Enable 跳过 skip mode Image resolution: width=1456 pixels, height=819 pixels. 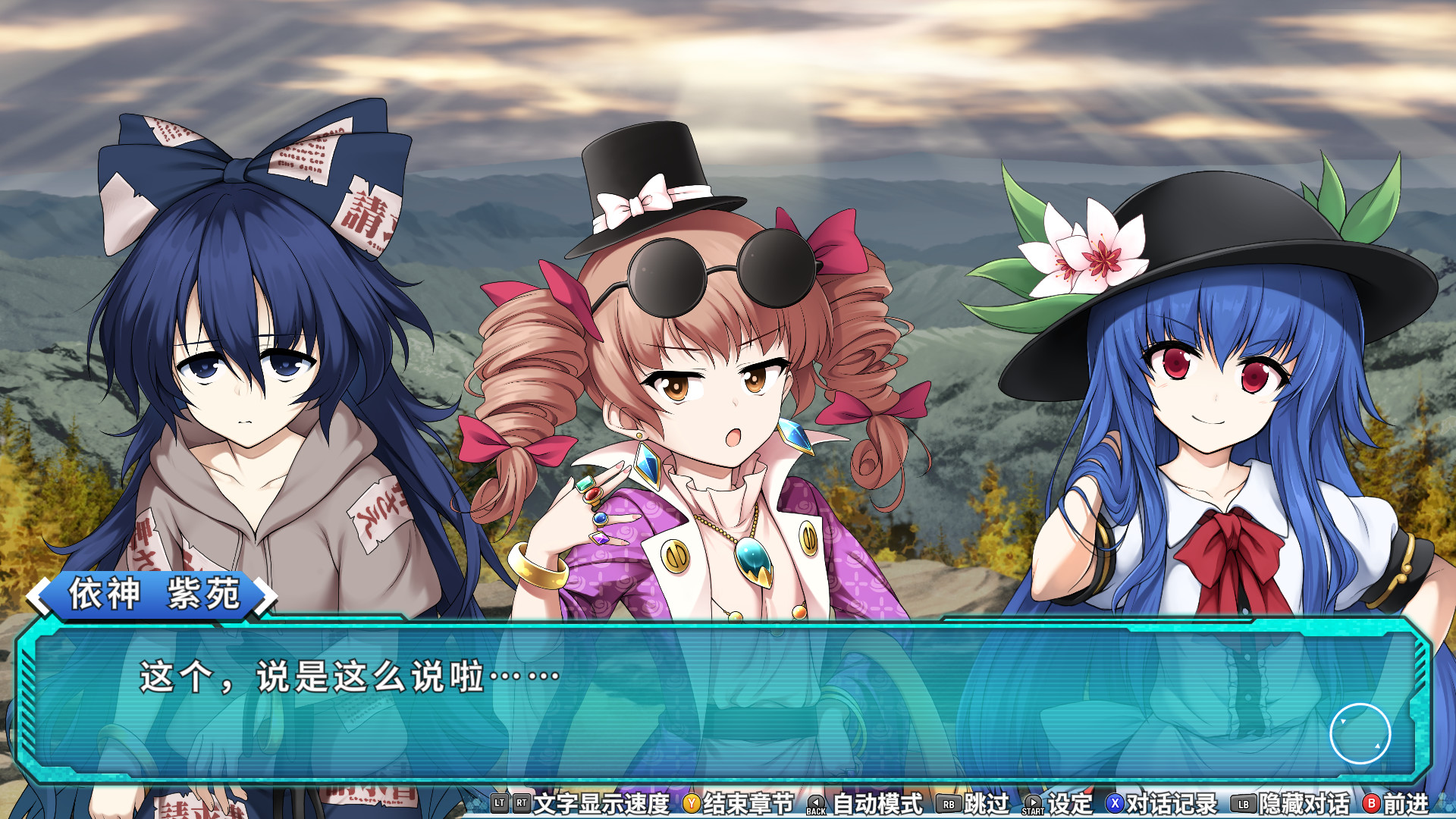click(986, 805)
